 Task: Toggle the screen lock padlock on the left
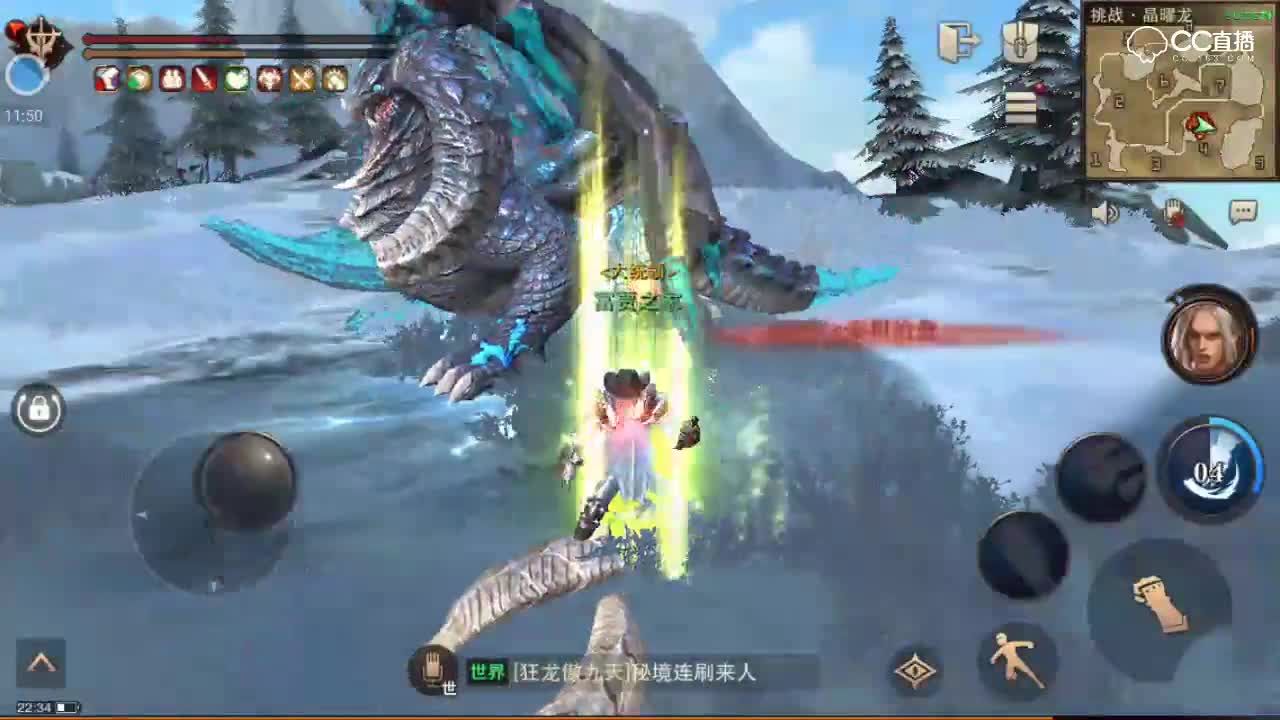click(x=38, y=410)
